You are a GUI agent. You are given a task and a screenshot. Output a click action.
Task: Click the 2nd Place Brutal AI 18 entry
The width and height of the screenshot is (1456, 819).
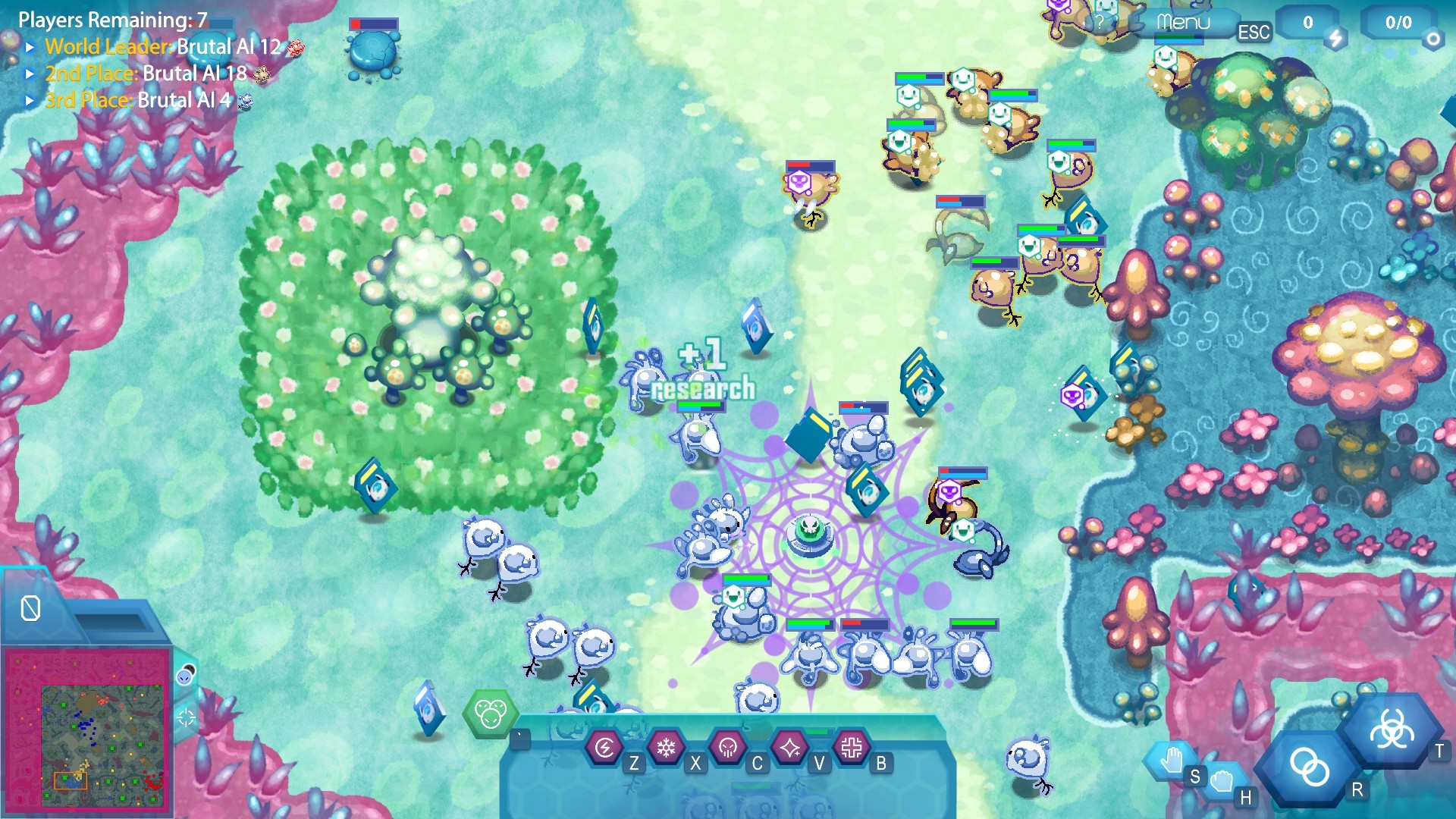(x=144, y=74)
